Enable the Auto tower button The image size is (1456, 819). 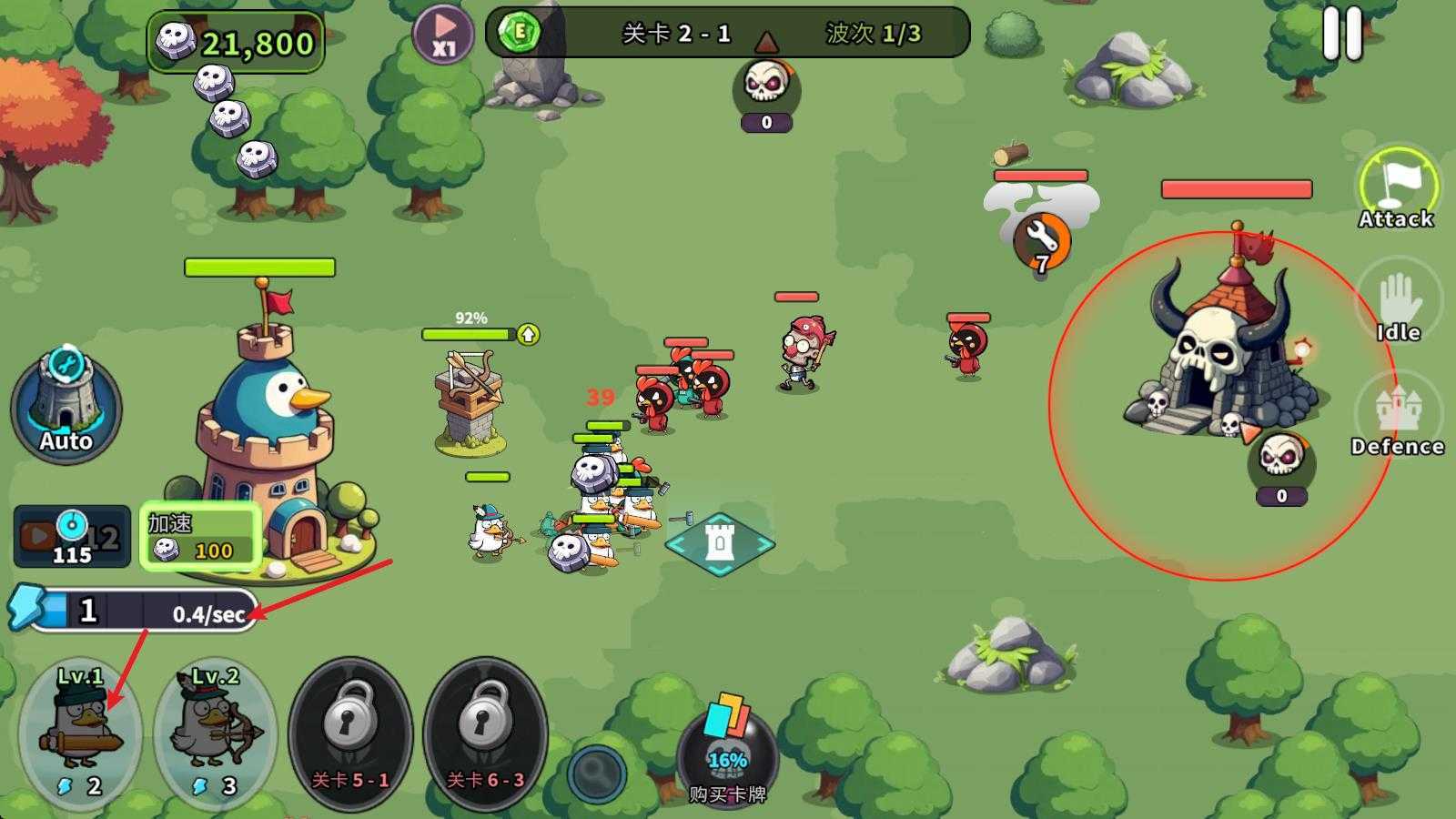66,407
